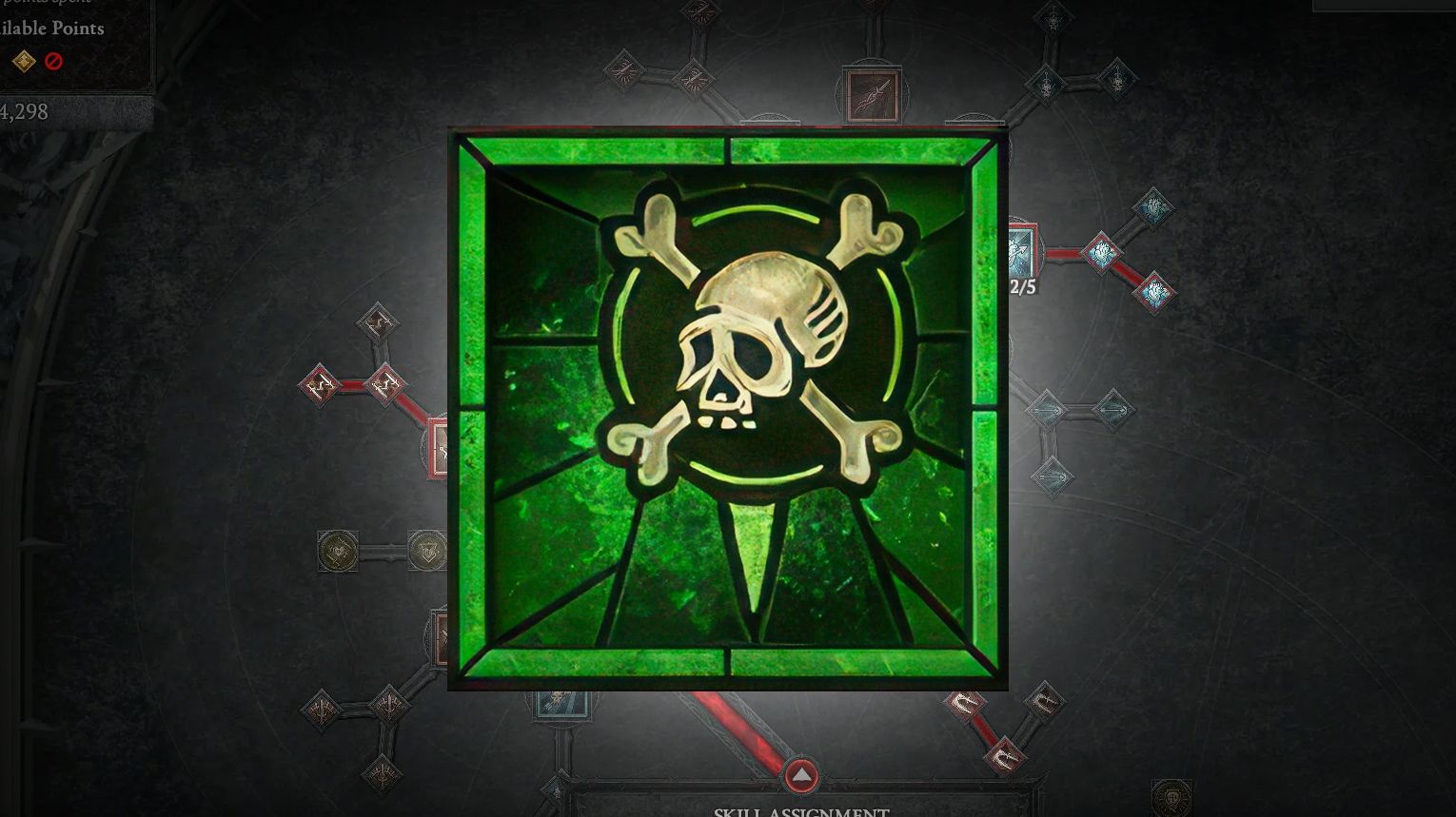Expand the panel using the upward arrow chevron
Screen dimensions: 1456x817
pyautogui.click(x=801, y=776)
